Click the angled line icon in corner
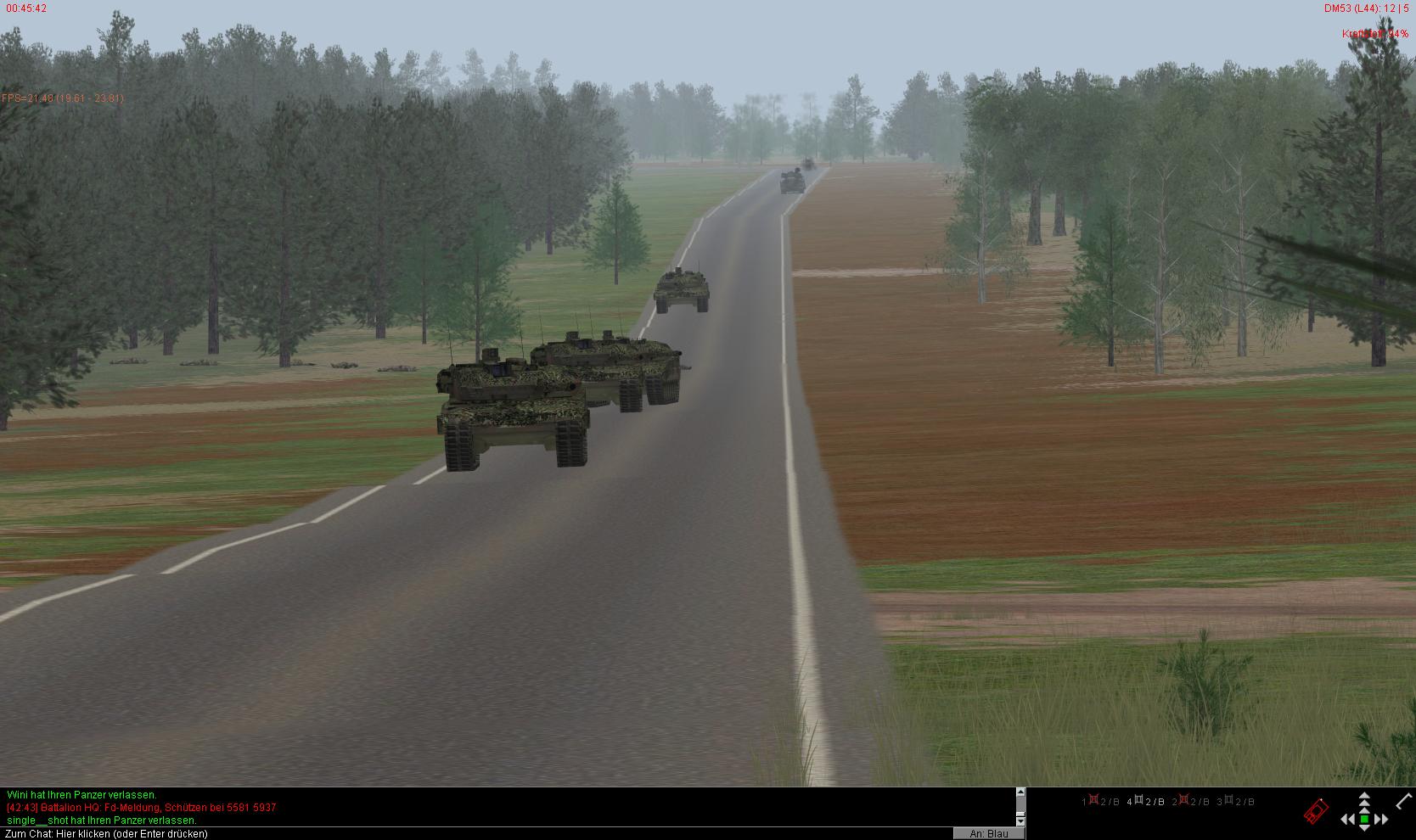This screenshot has height=840, width=1416. click(1403, 800)
